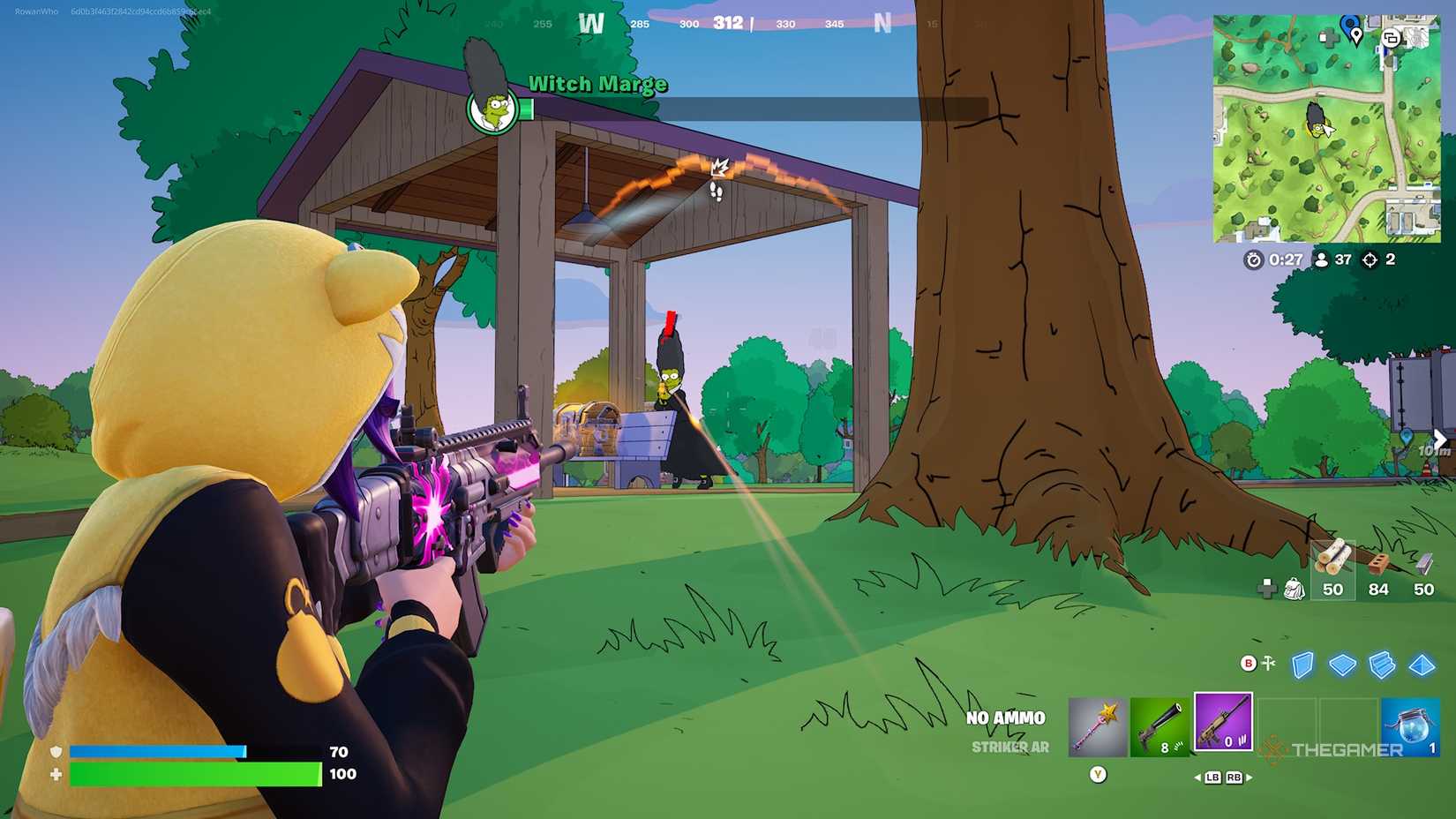This screenshot has width=1456, height=819.
Task: Click the left arrow beside LB
Action: point(1198,777)
